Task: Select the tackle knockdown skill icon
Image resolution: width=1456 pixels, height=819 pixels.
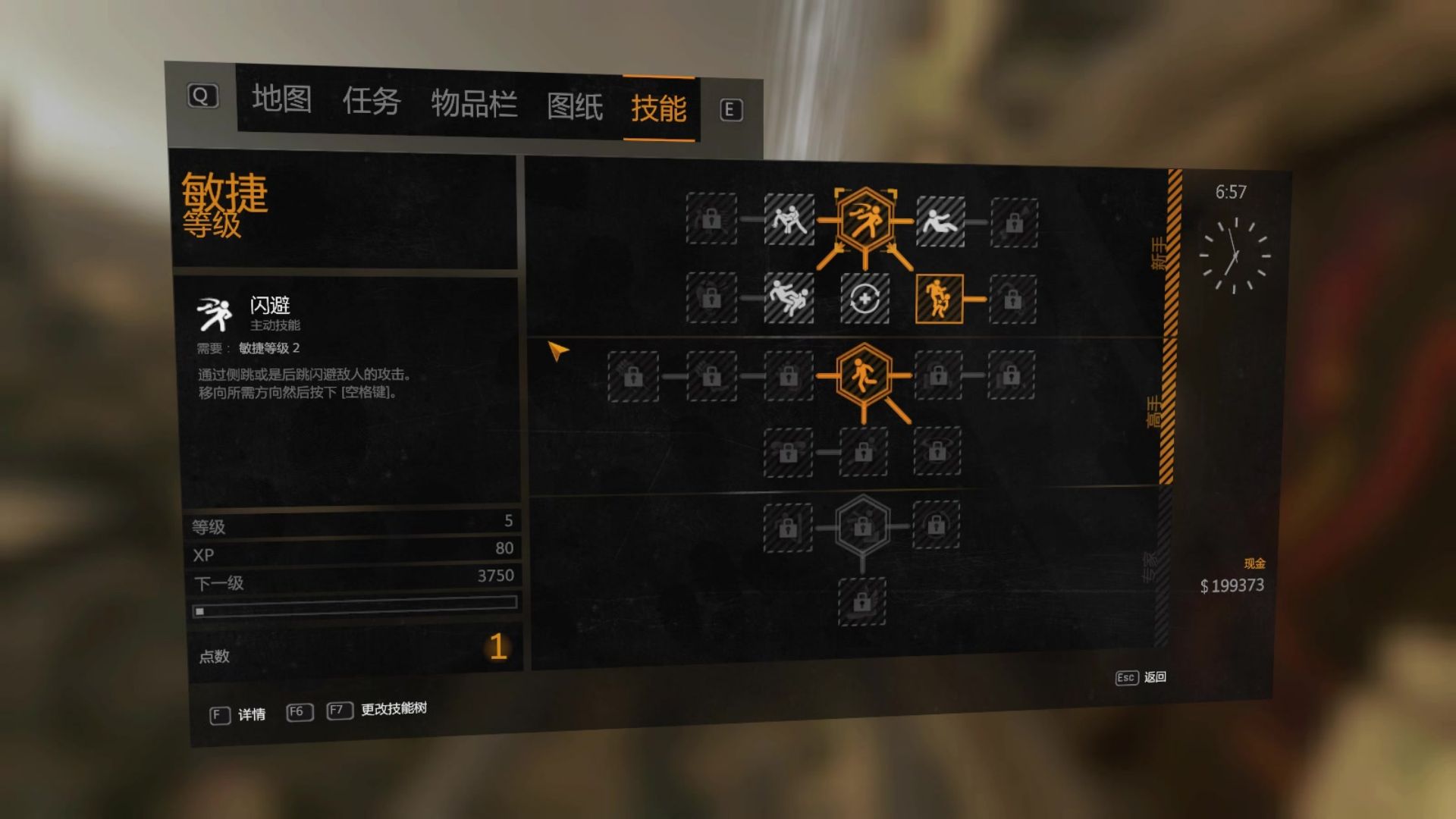Action: point(789,297)
